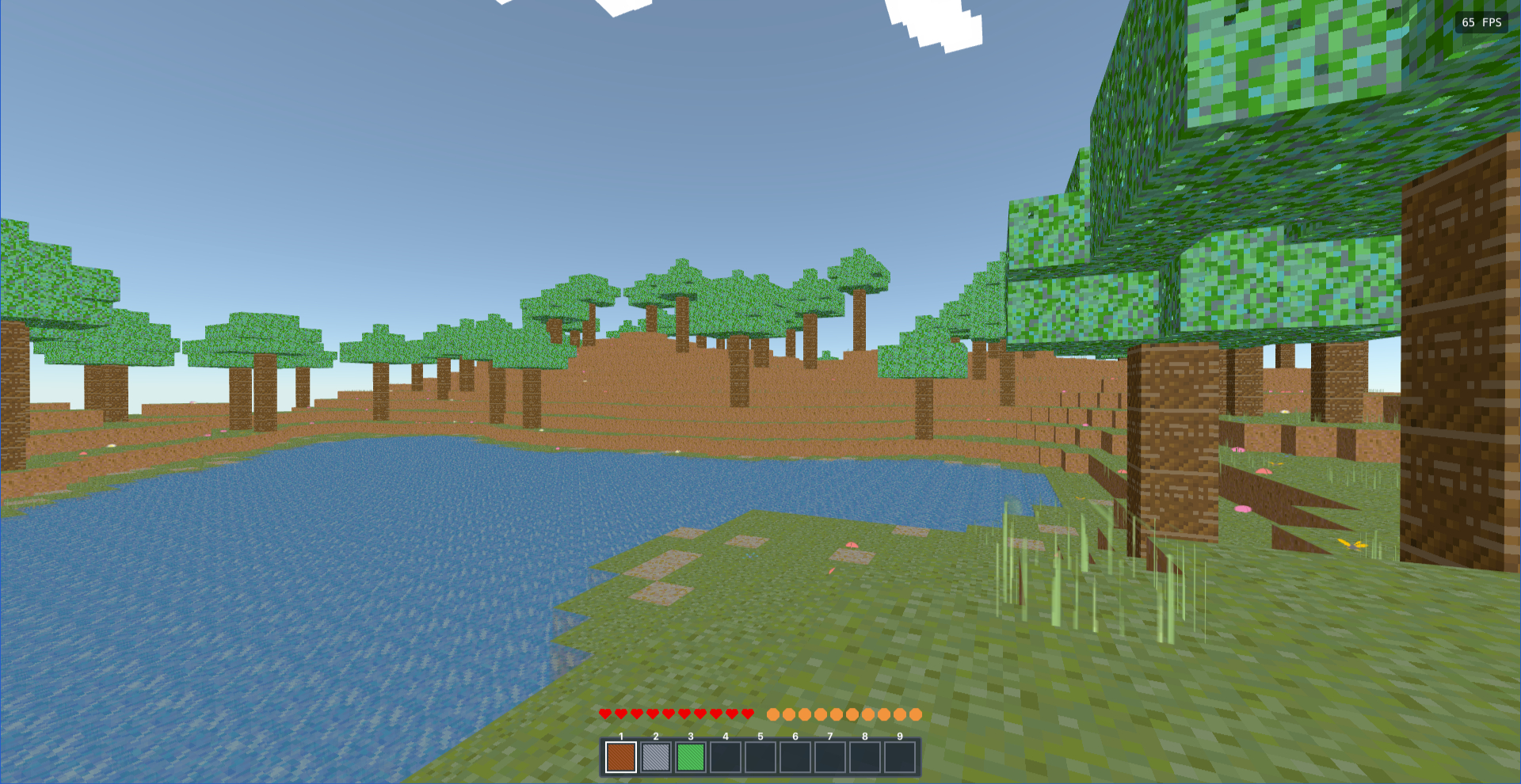
Task: Select the stone block in hotbar slot 2
Action: point(655,756)
